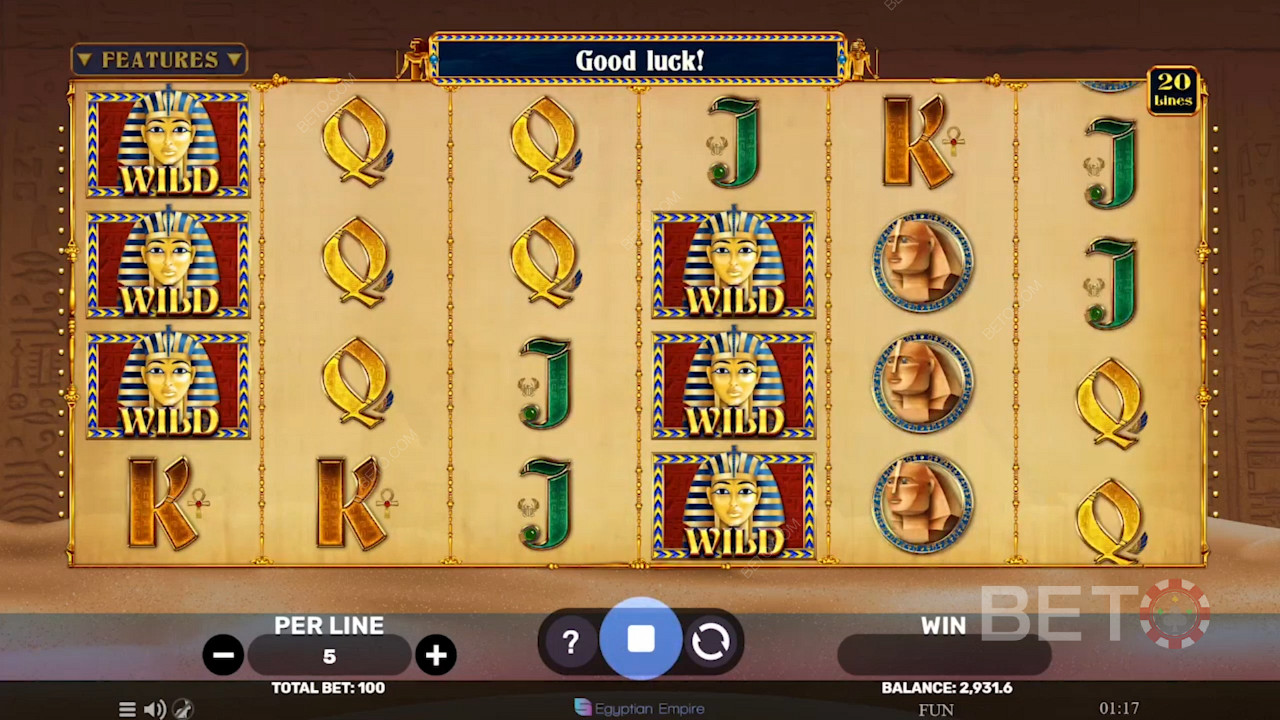This screenshot has height=720, width=1280.
Task: Open the hamburger menu
Action: tap(127, 709)
